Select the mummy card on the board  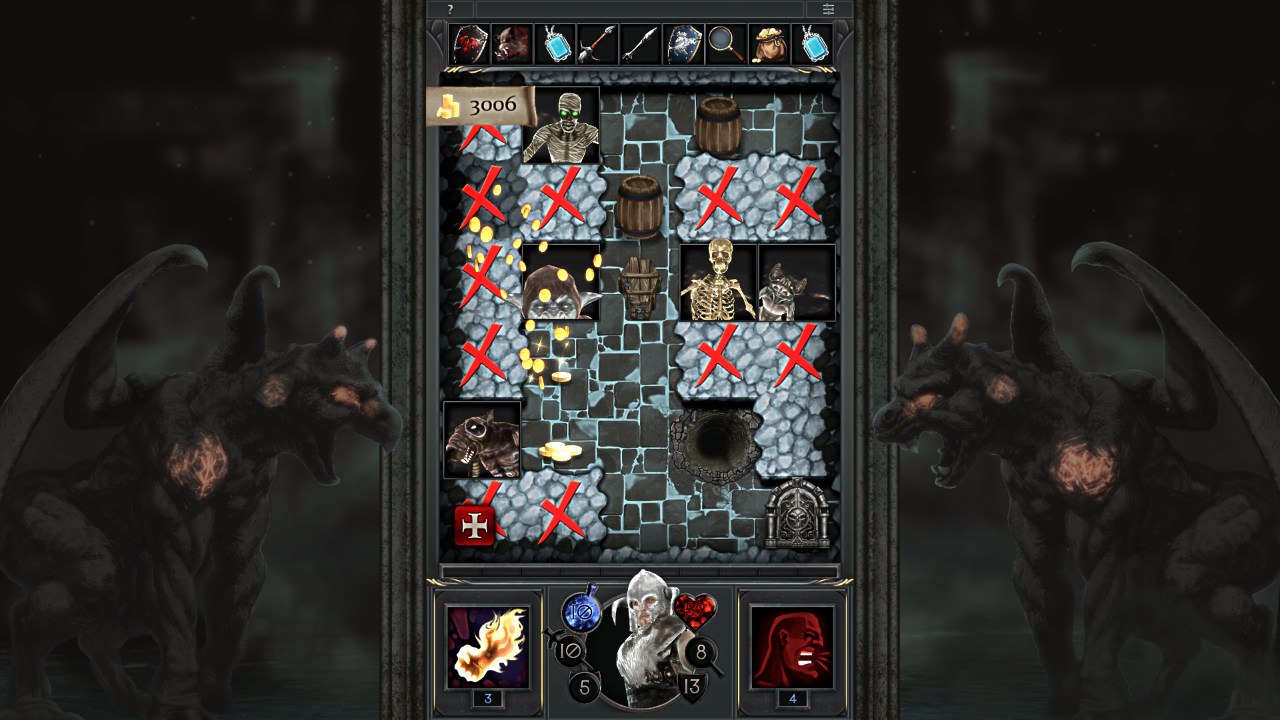pyautogui.click(x=560, y=124)
